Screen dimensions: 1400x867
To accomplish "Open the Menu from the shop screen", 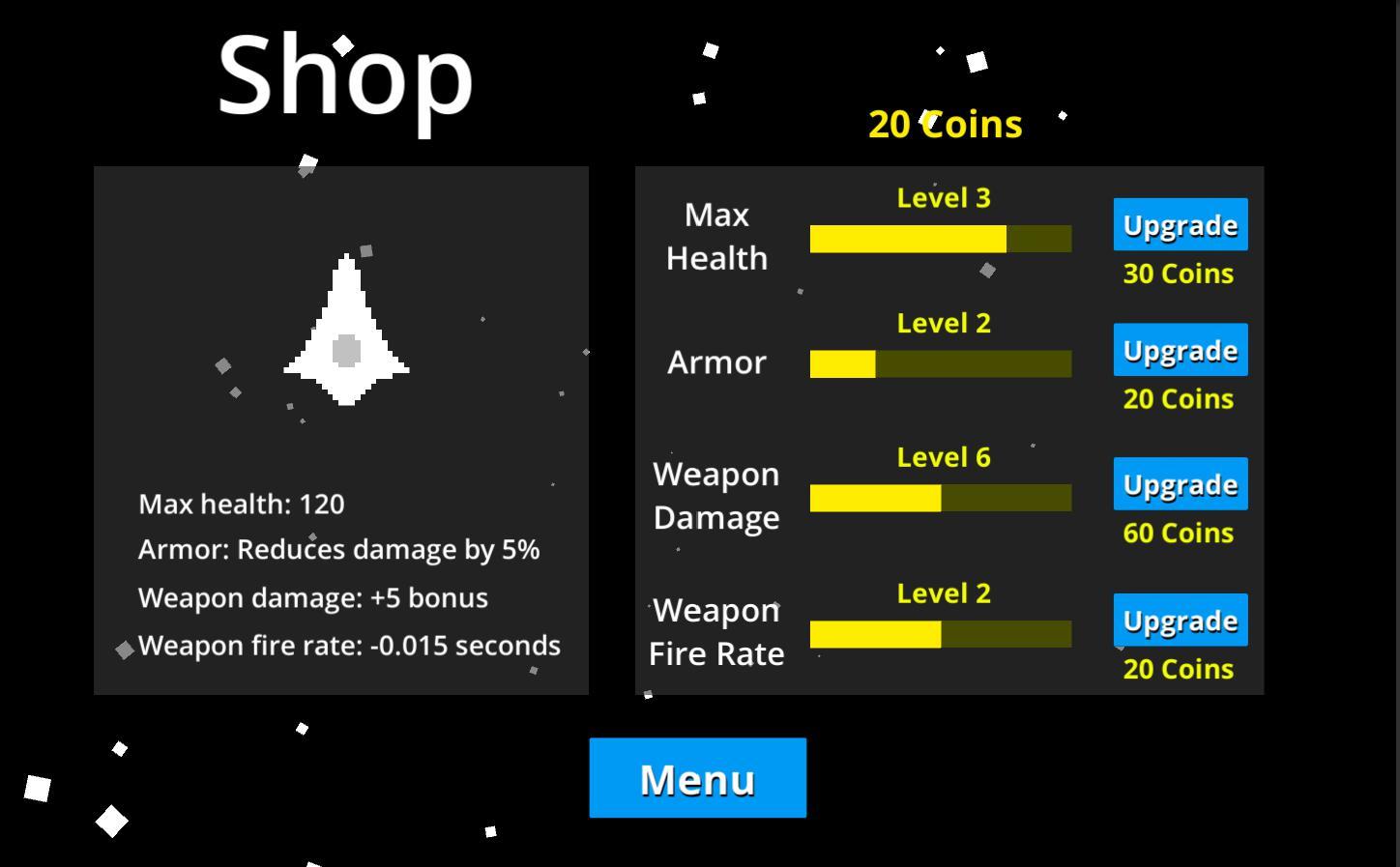I will [697, 777].
